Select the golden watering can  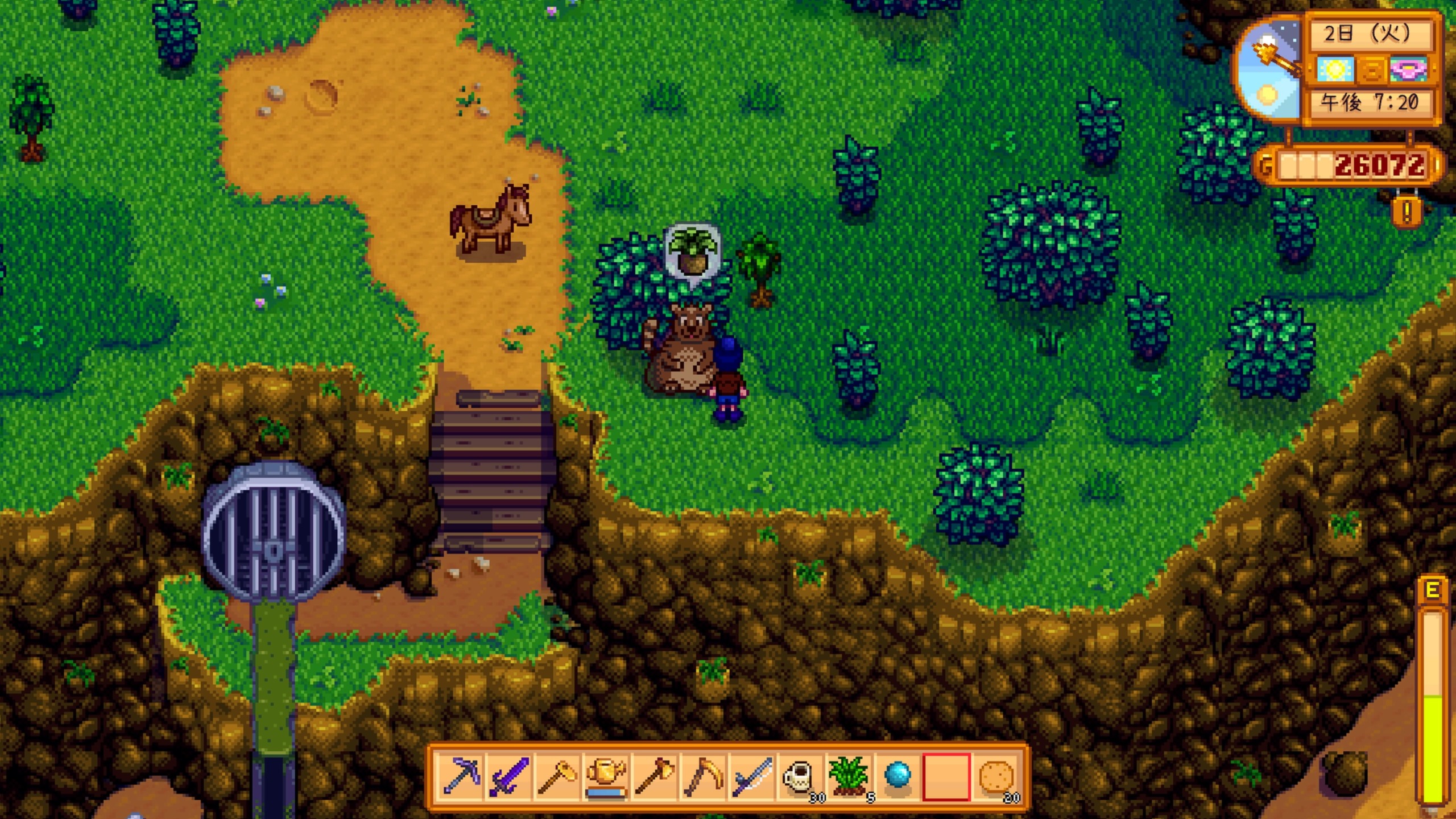point(606,776)
